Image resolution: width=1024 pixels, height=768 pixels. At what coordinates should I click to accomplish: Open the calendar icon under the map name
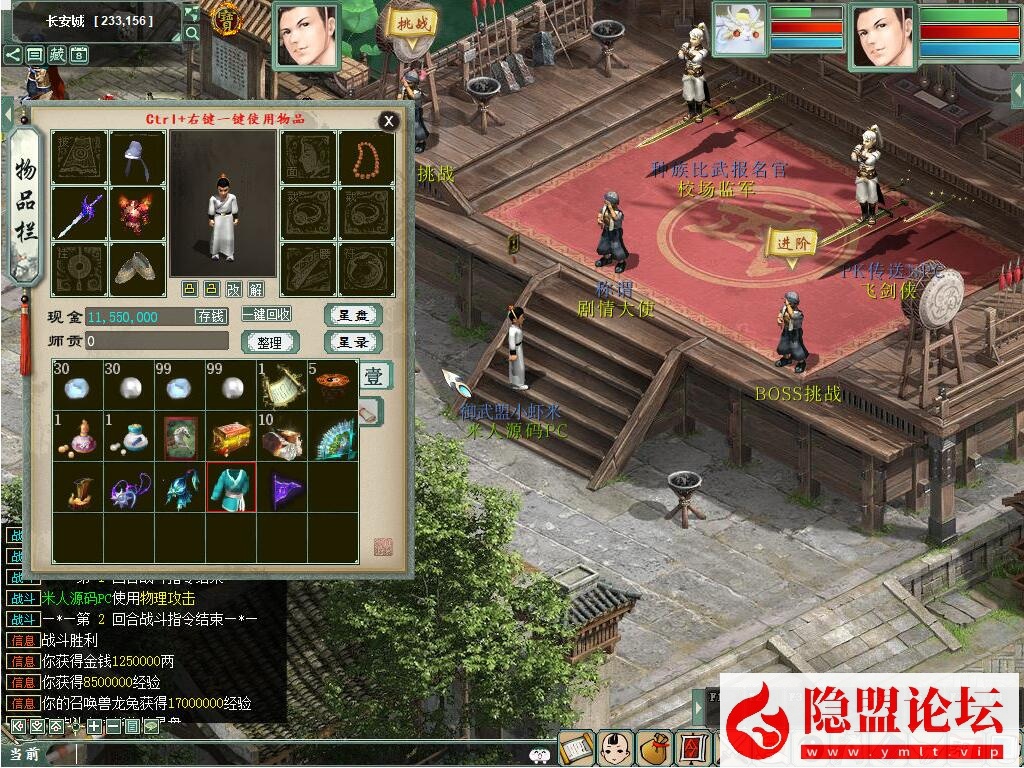coord(80,55)
